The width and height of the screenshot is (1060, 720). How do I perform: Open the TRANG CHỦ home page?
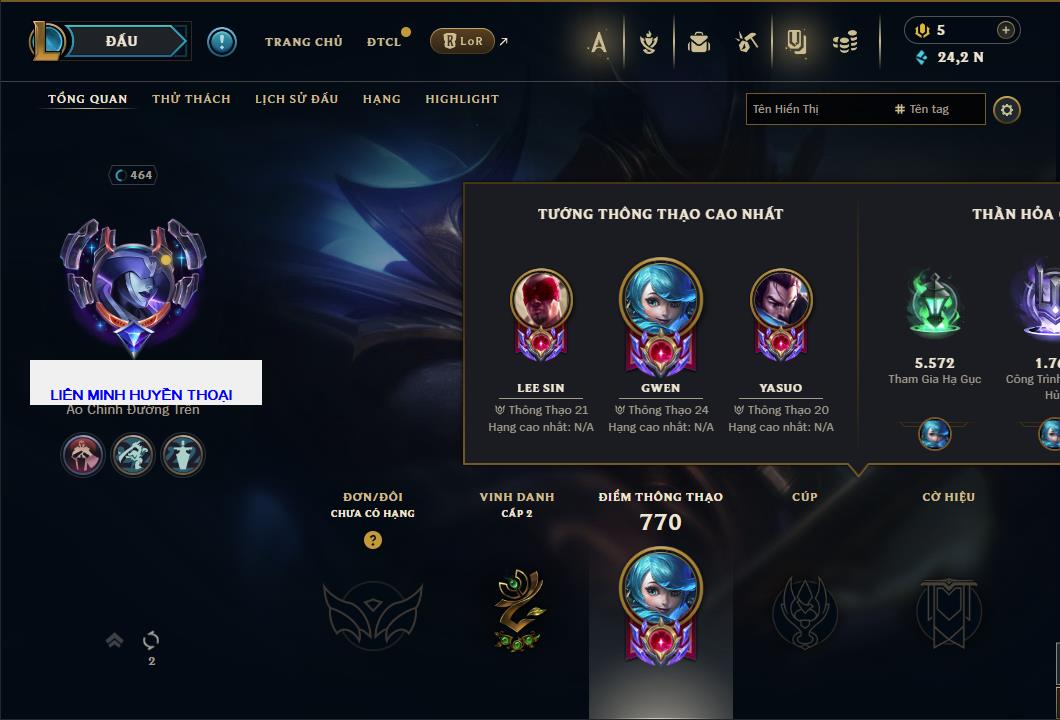coord(303,42)
